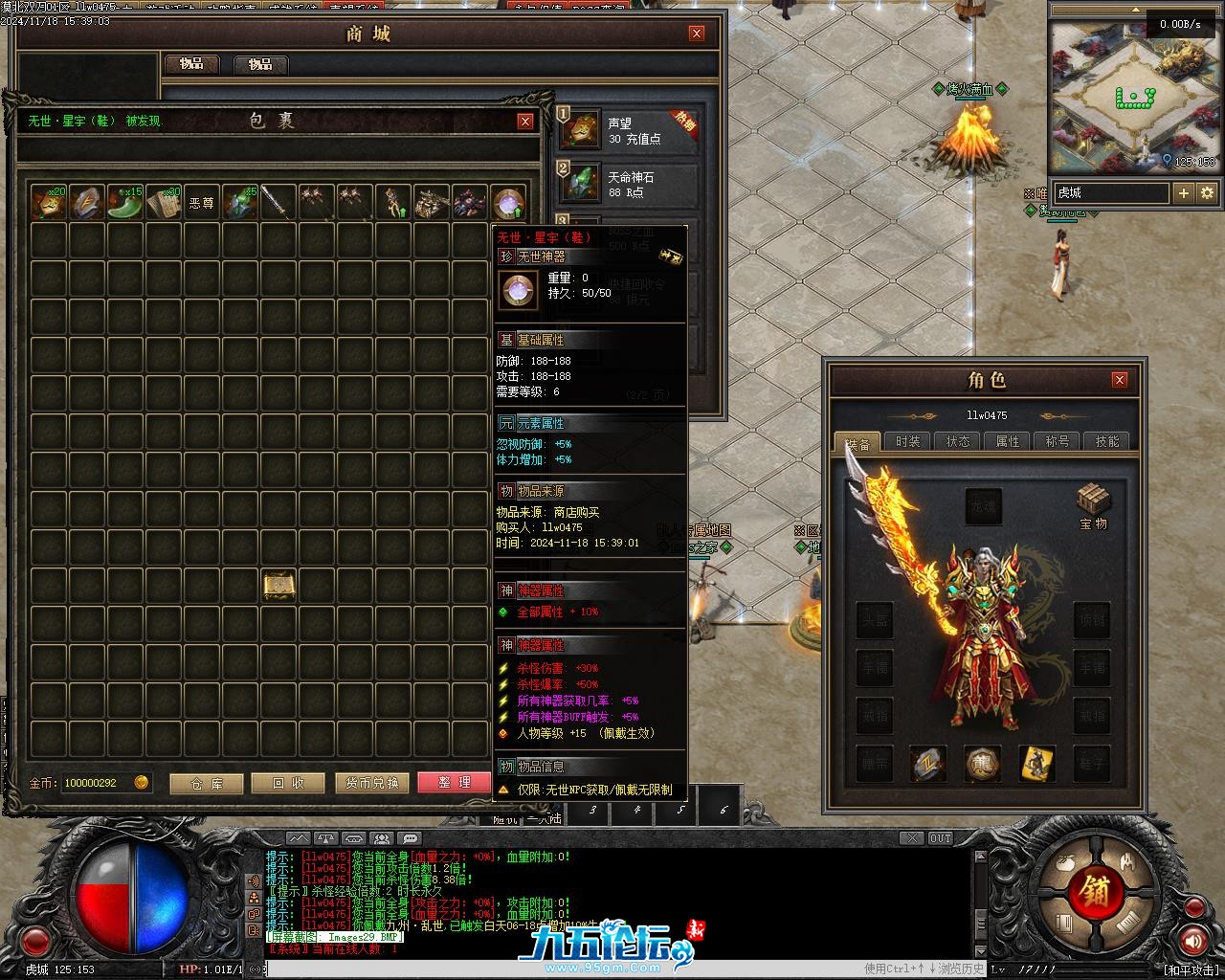Open the 宝物 treasure chest icon

pyautogui.click(x=1093, y=504)
